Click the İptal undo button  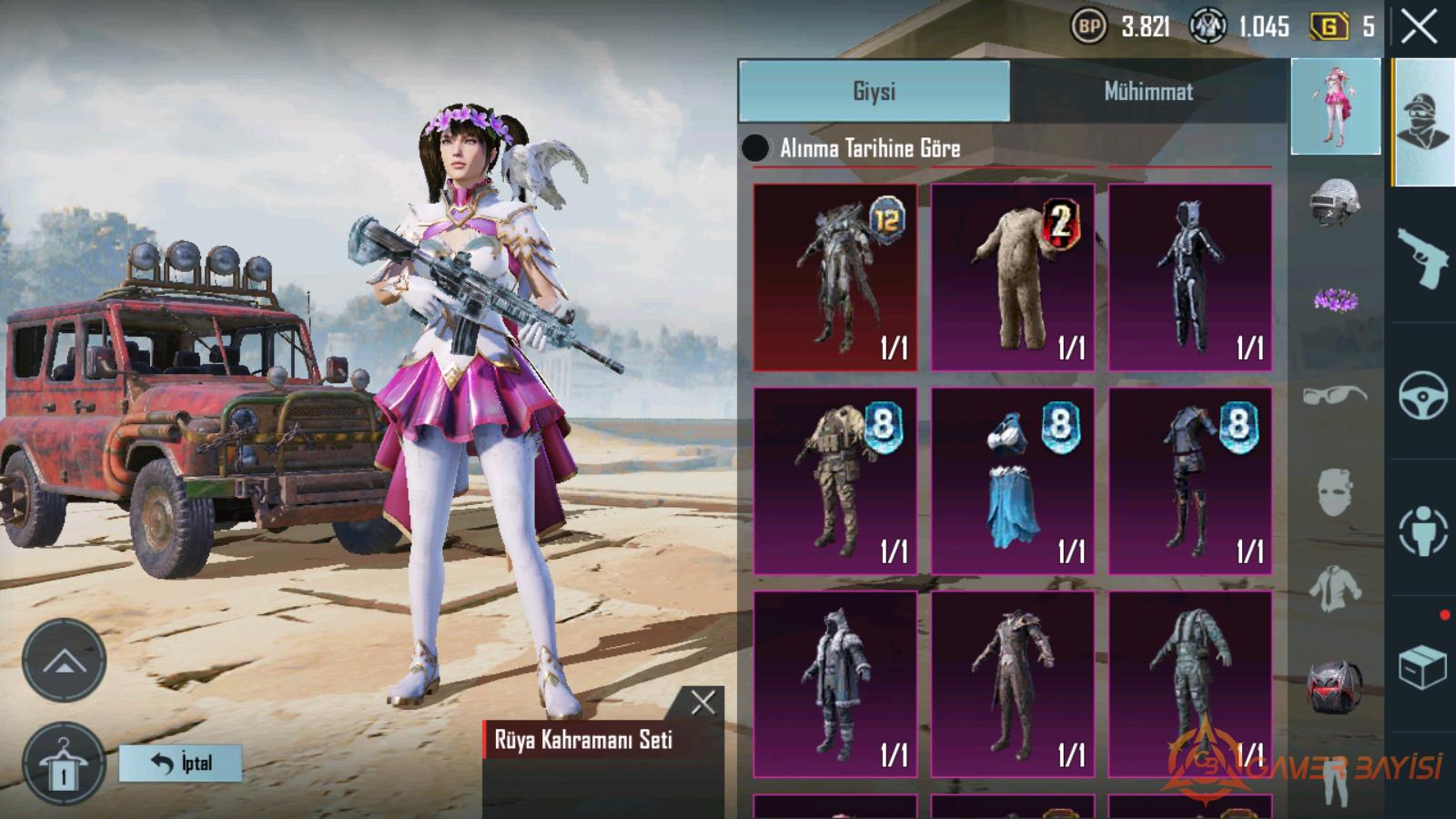click(x=181, y=763)
